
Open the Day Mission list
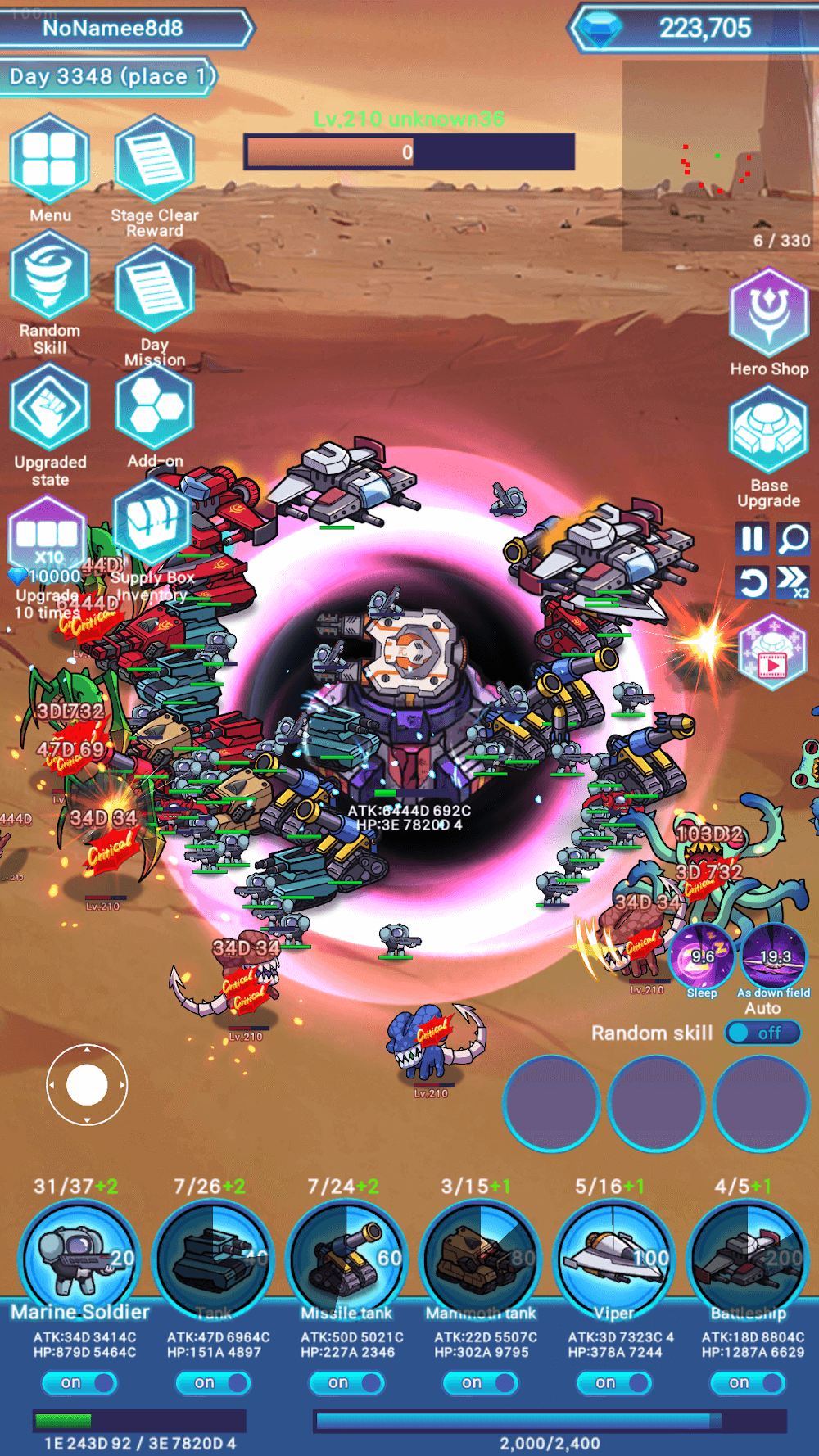[154, 288]
